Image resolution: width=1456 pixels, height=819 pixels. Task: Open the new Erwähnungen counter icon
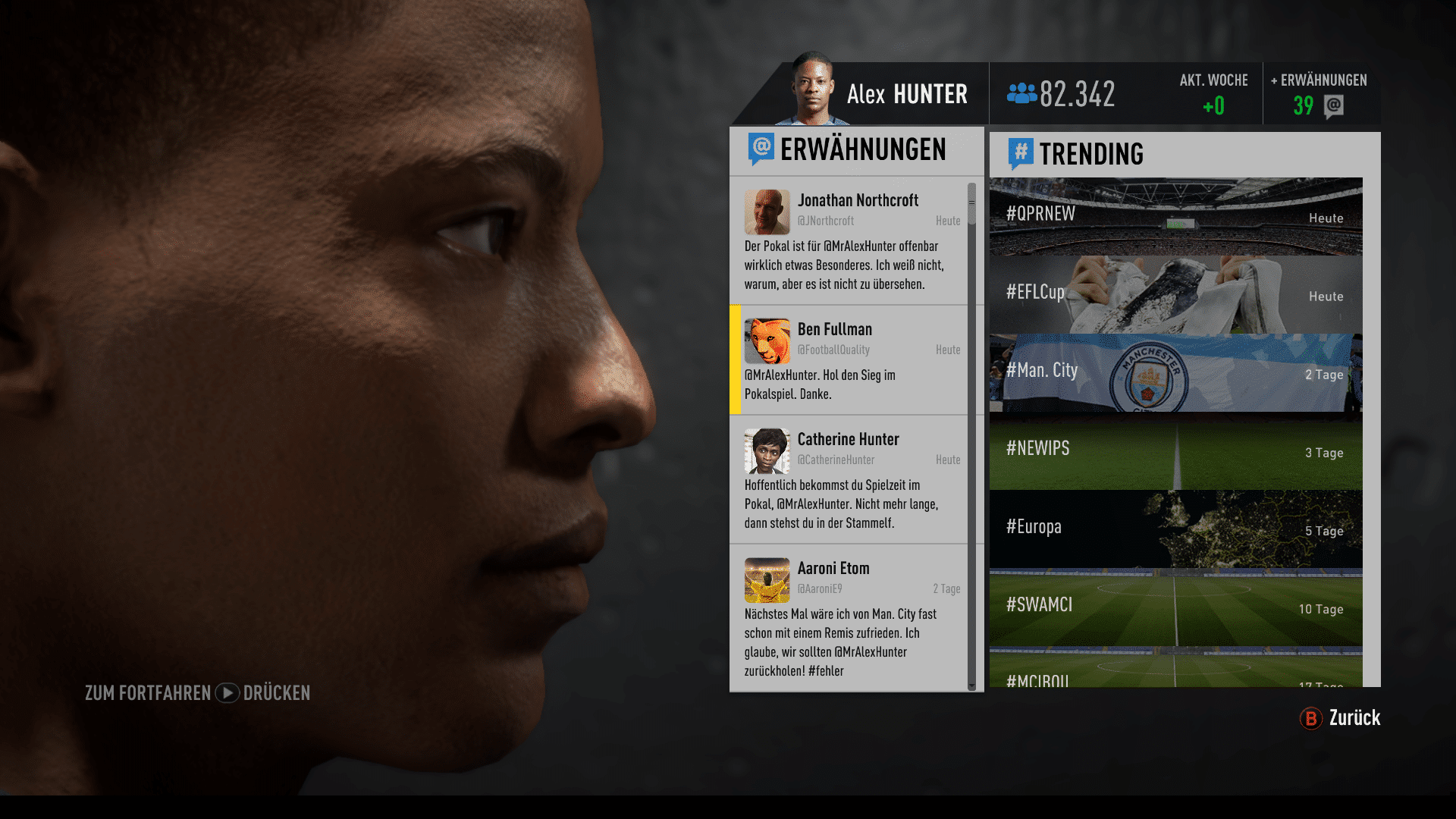[x=1333, y=106]
